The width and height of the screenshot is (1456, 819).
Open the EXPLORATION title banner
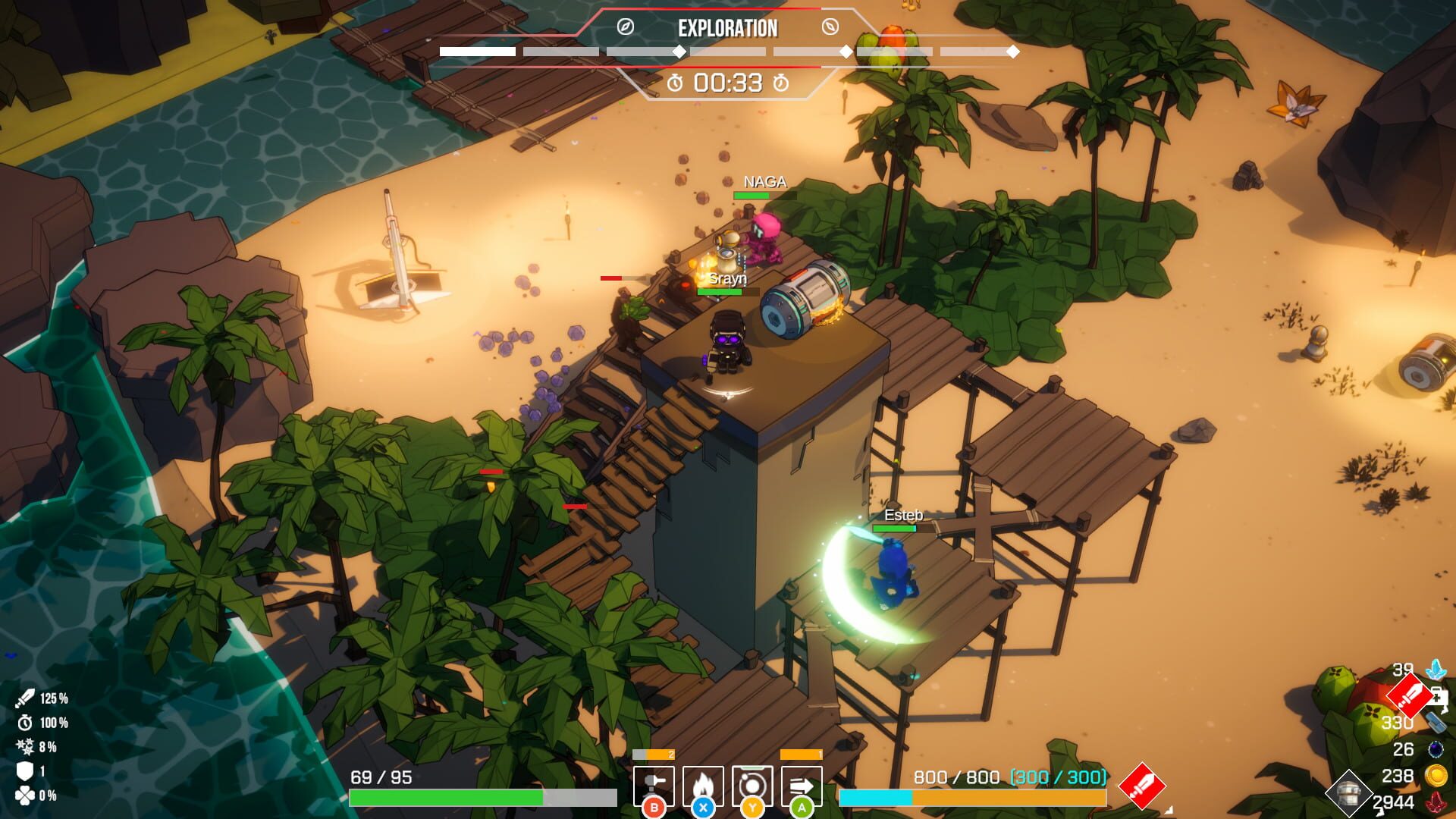click(x=726, y=29)
